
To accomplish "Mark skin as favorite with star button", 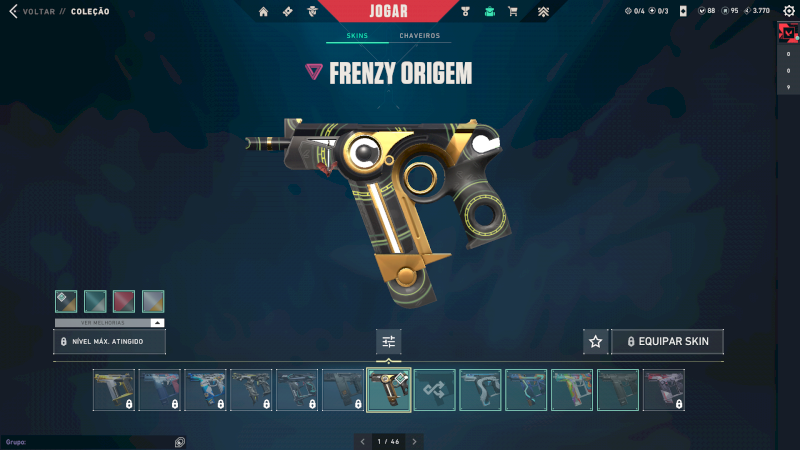I will (x=596, y=342).
